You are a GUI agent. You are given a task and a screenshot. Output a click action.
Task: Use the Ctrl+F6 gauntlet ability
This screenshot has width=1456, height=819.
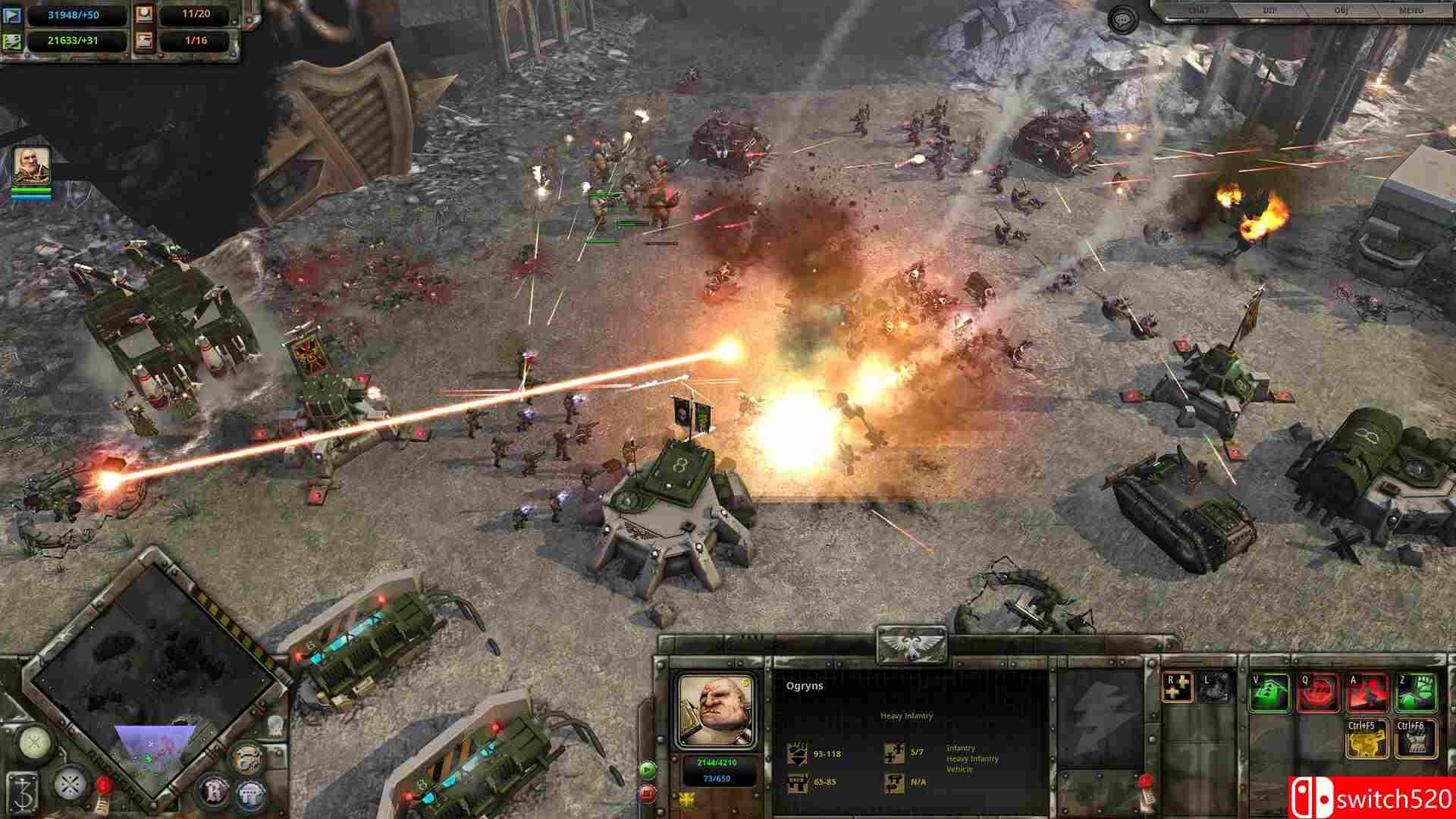[1416, 739]
